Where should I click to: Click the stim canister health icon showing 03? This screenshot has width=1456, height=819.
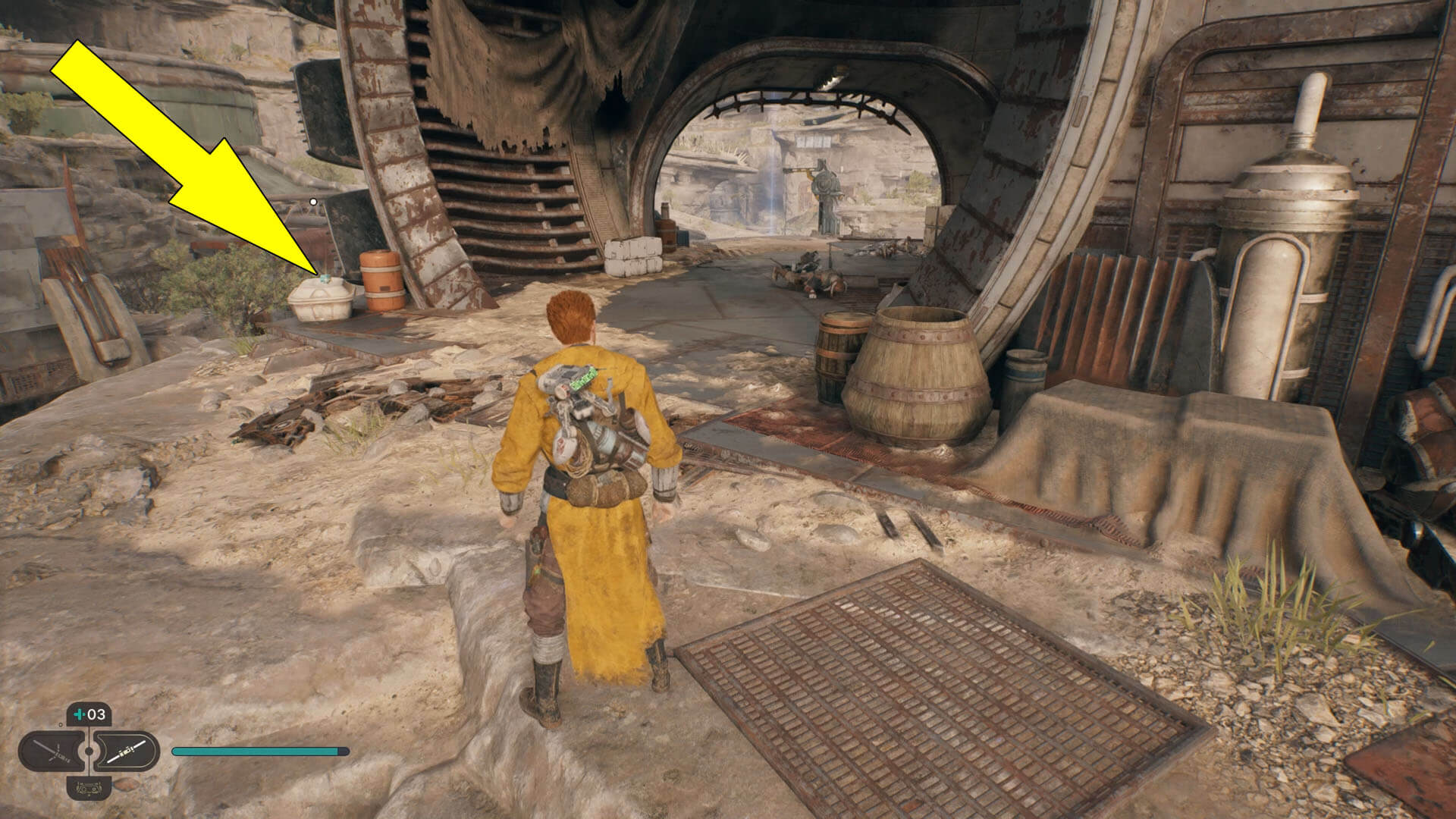click(89, 715)
